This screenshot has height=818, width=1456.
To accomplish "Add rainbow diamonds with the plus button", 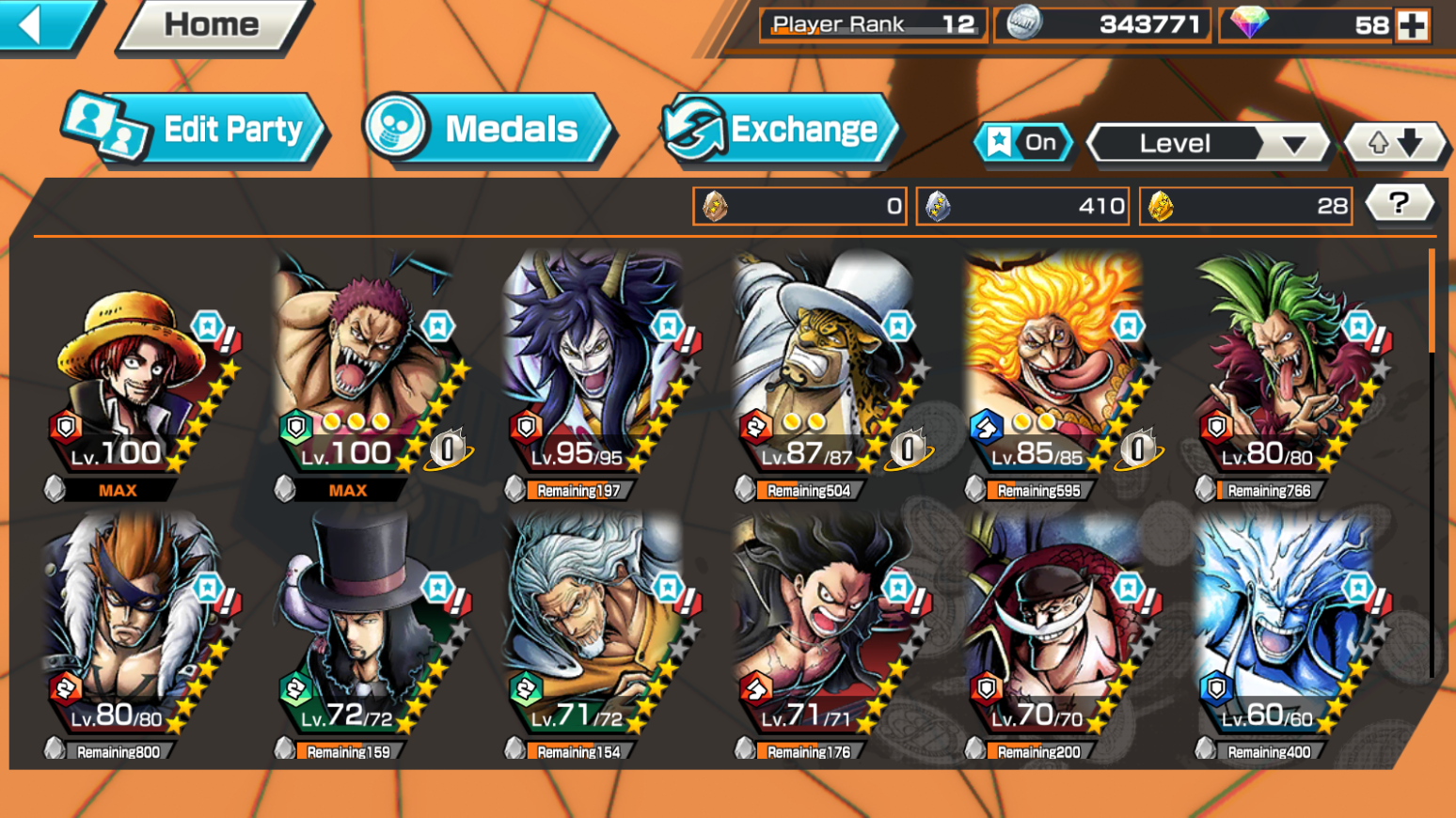I will click(1413, 25).
